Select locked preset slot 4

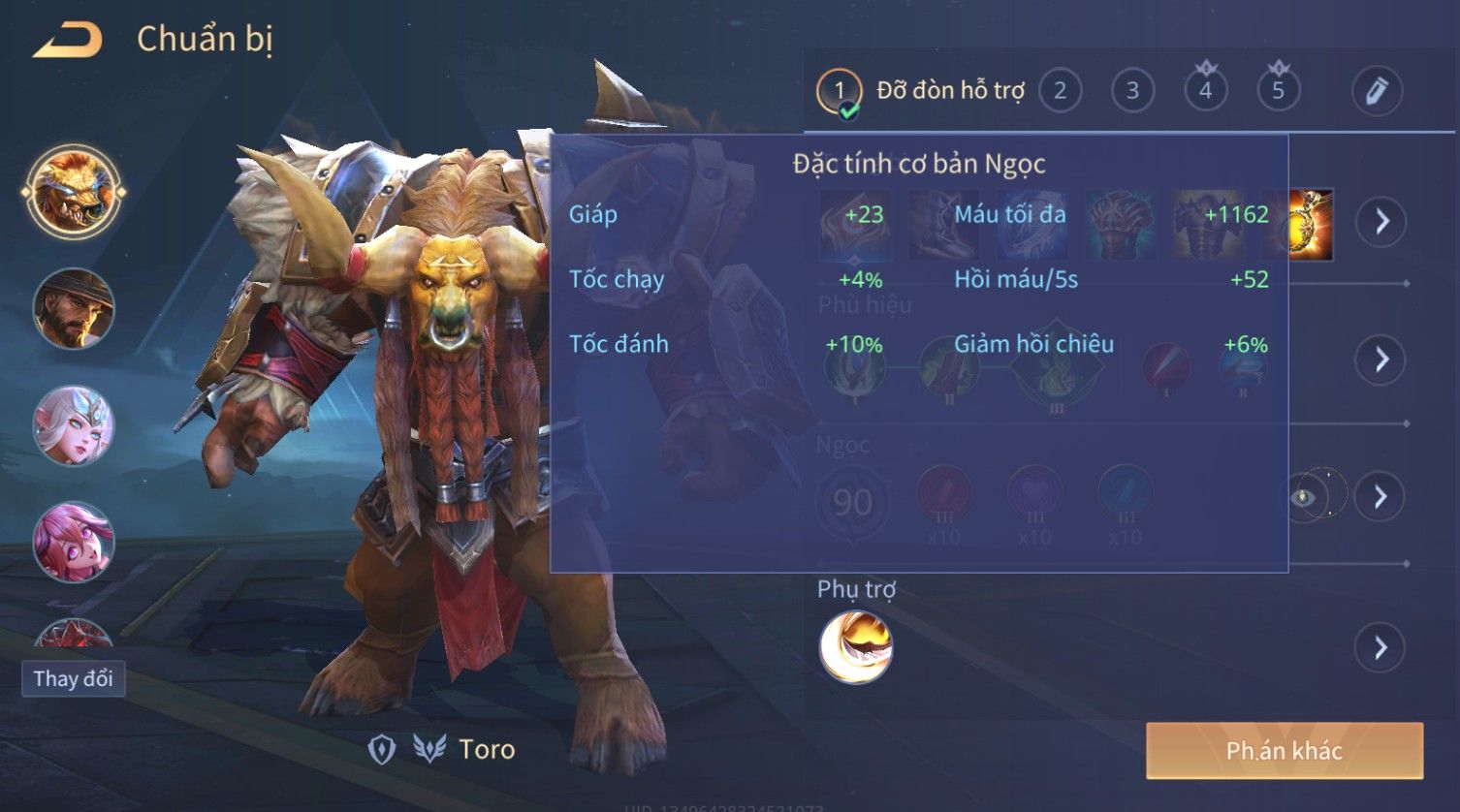(1205, 91)
